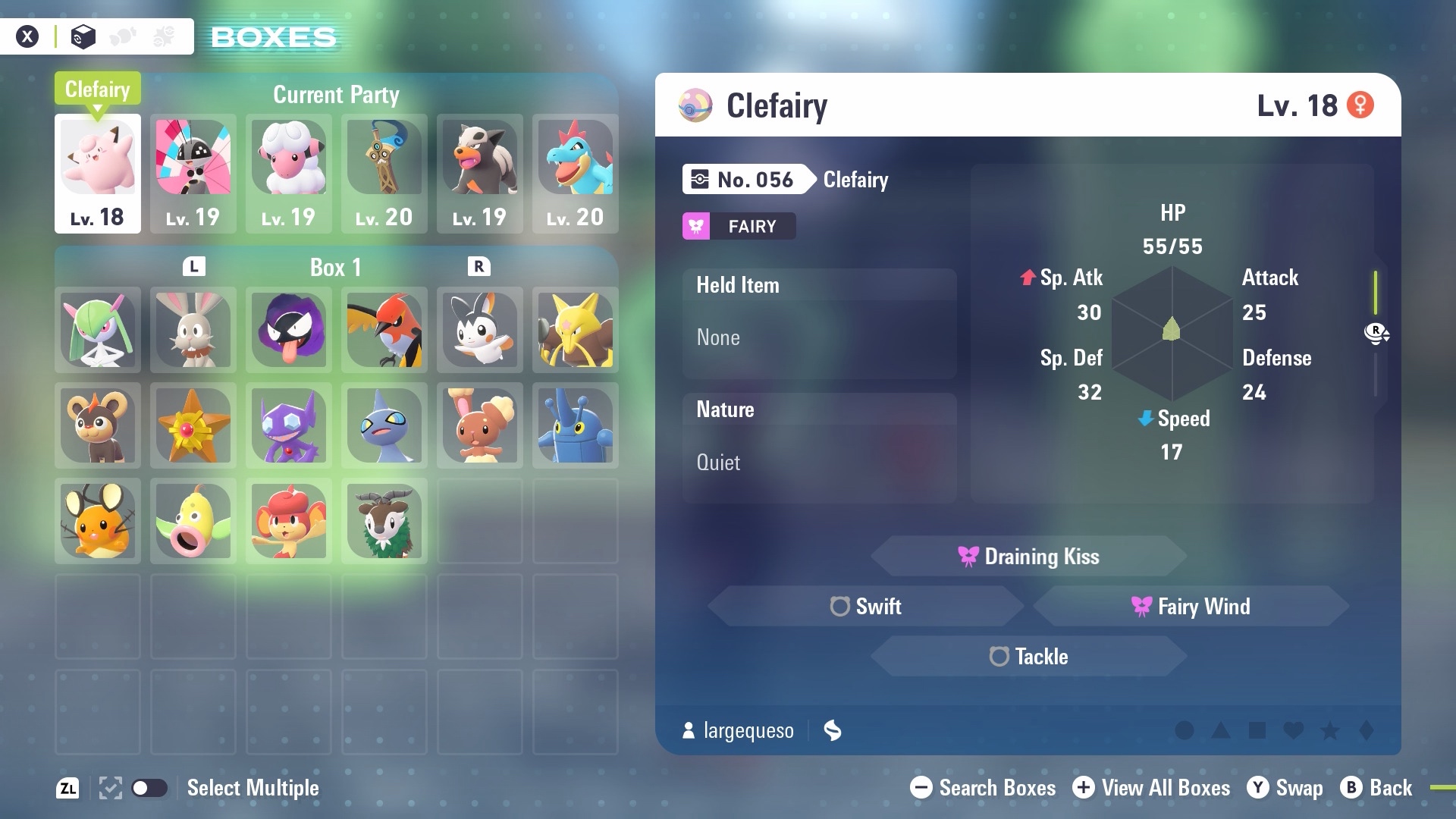Choose Heracross in Box 1
The height and width of the screenshot is (819, 1456).
(576, 425)
